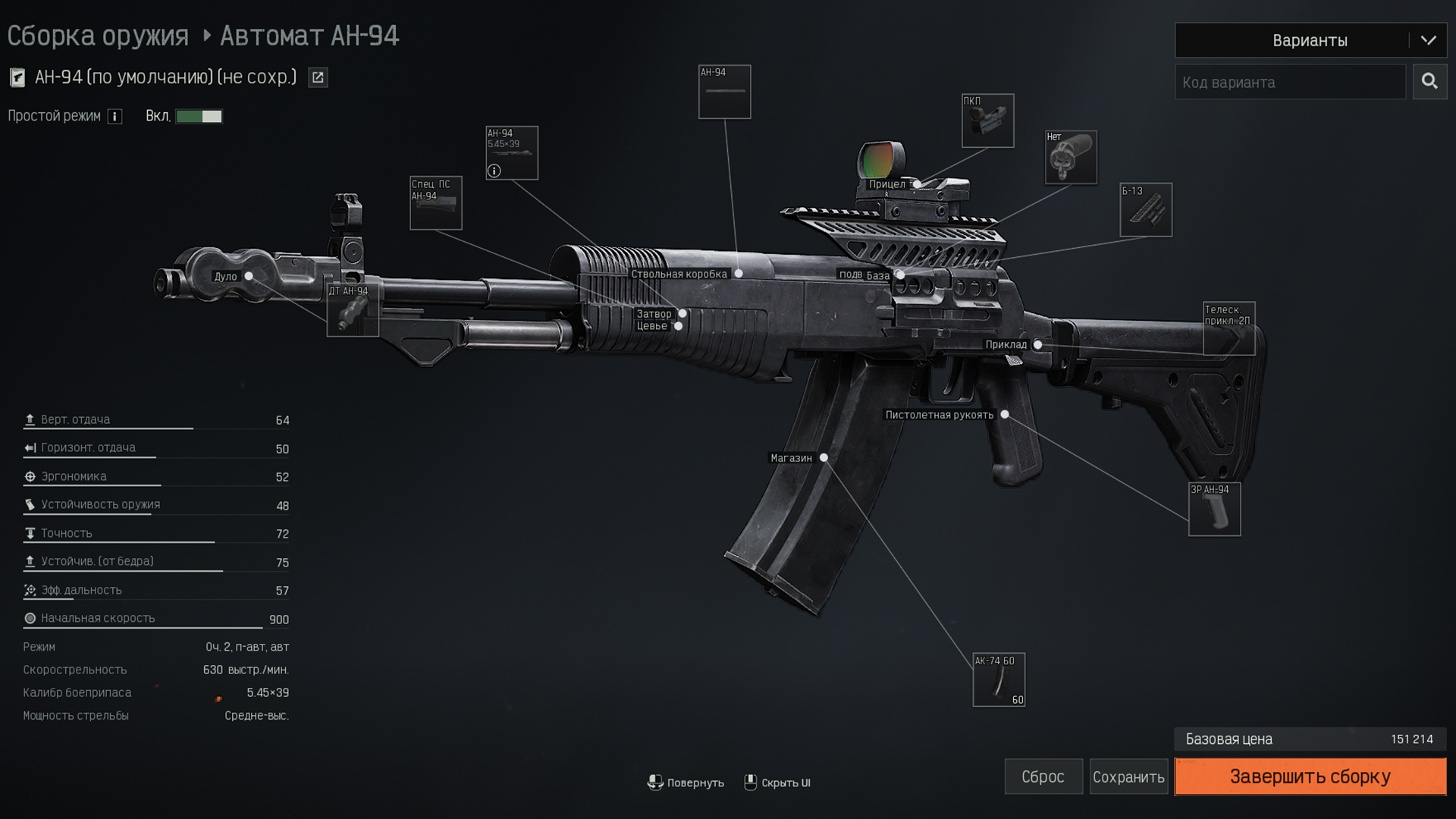The image size is (1456, 819).
Task: Select the Спец. ПС АН-94 handguard slot
Action: 436,203
